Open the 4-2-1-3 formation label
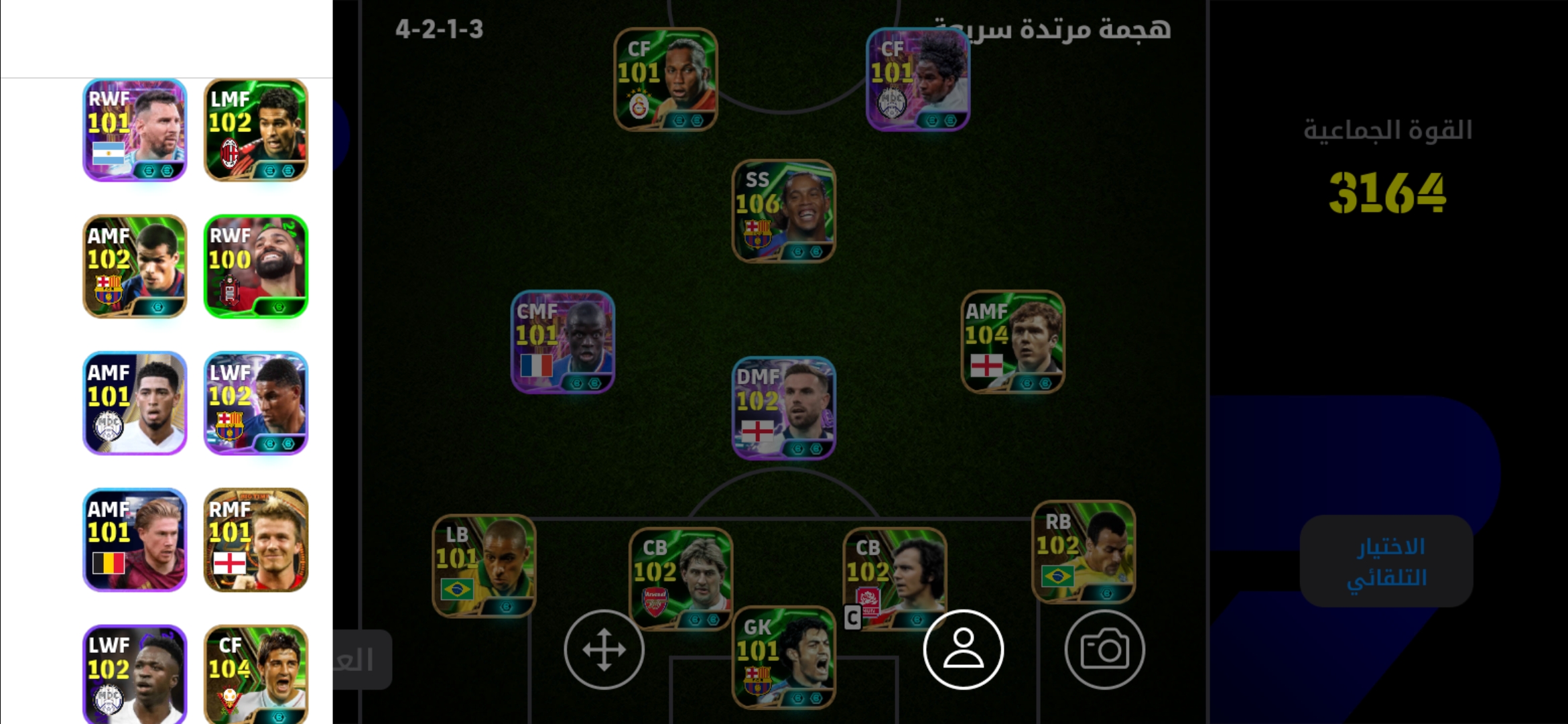Image resolution: width=1568 pixels, height=724 pixels. click(439, 30)
